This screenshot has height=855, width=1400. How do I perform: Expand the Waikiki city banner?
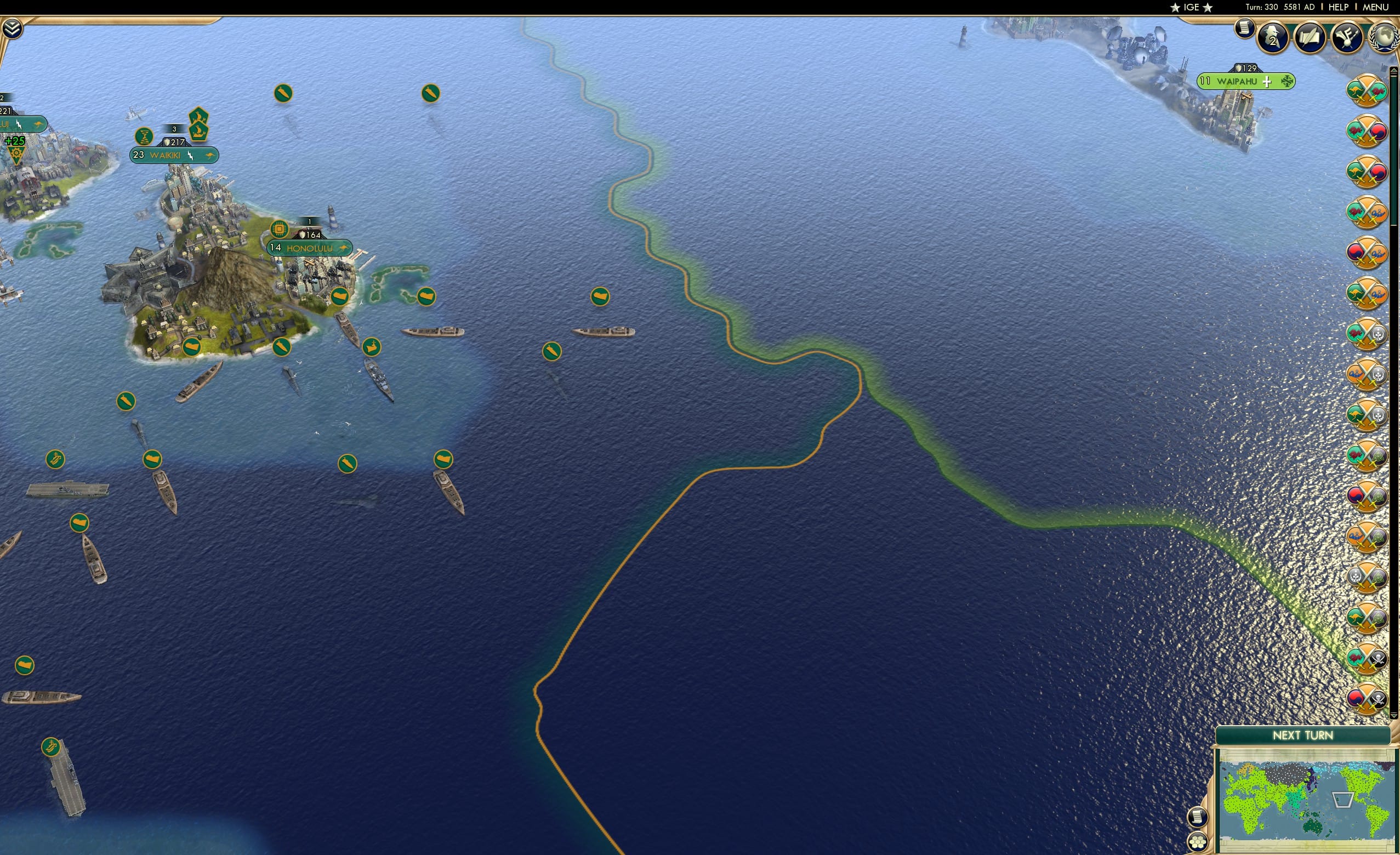tap(173, 155)
